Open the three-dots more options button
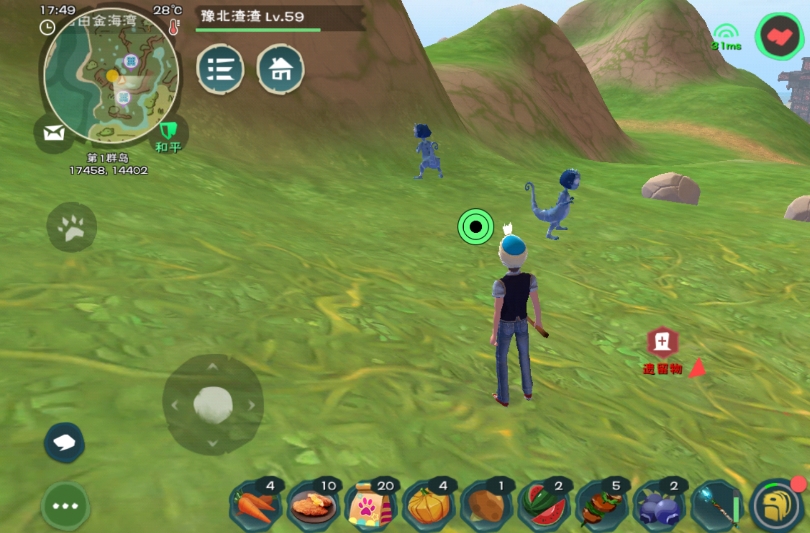 66,506
